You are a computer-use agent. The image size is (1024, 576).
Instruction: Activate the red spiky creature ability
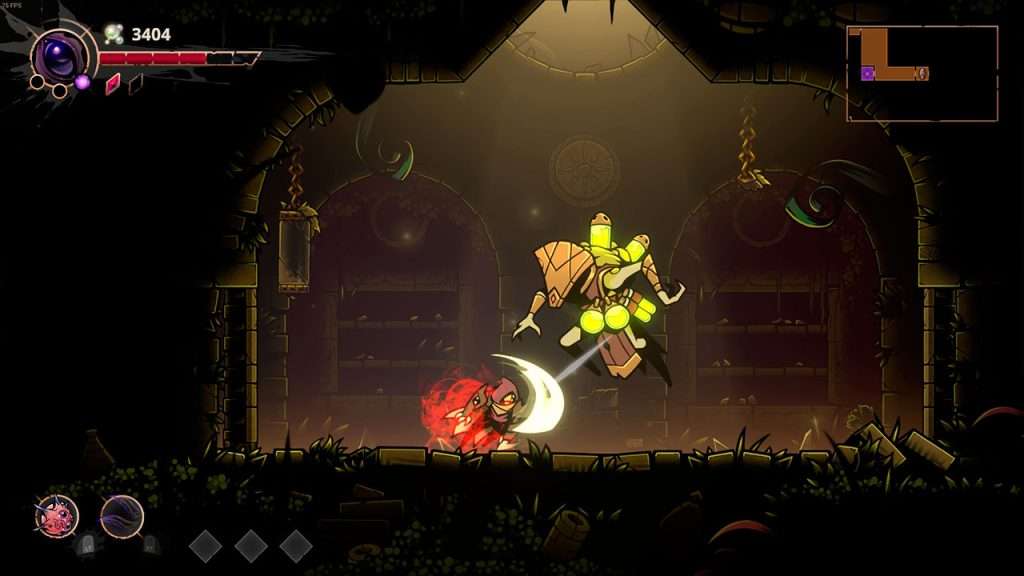click(56, 516)
